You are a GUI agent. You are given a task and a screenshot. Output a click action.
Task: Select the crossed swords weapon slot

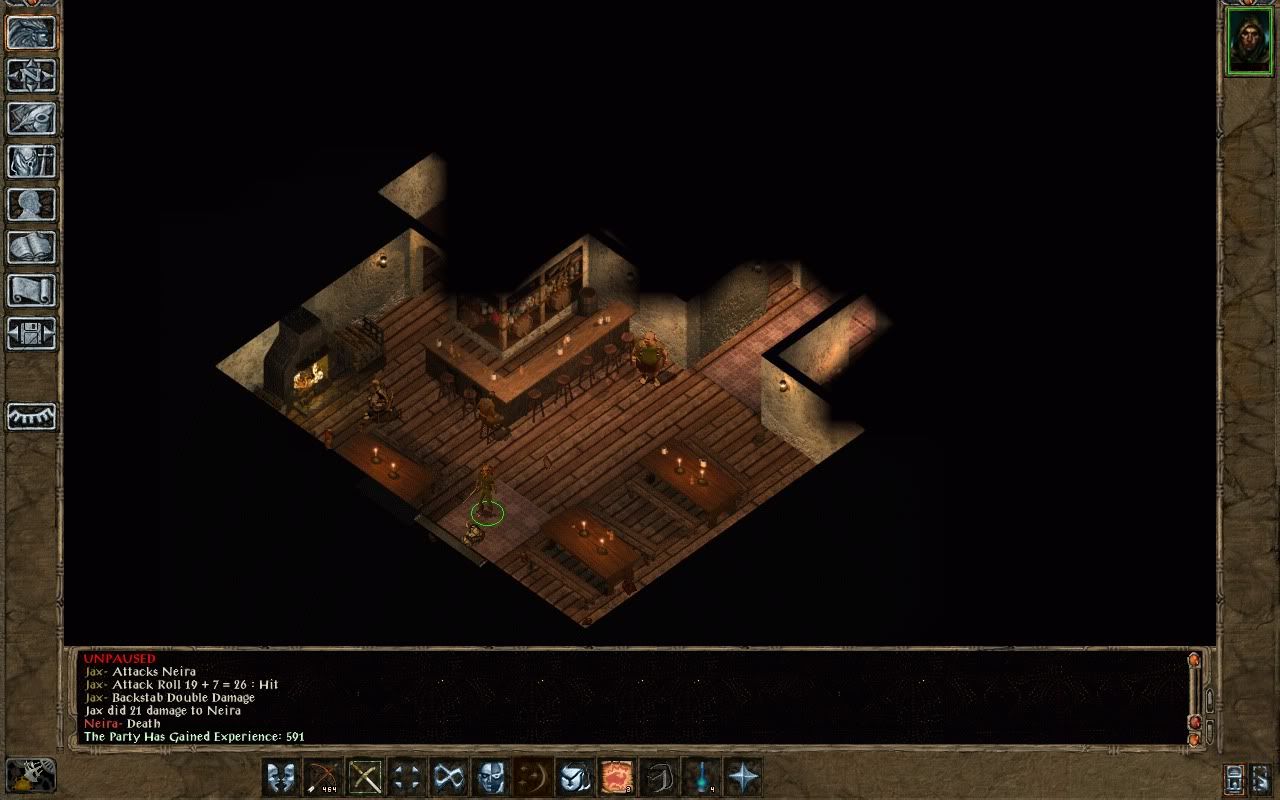point(365,777)
